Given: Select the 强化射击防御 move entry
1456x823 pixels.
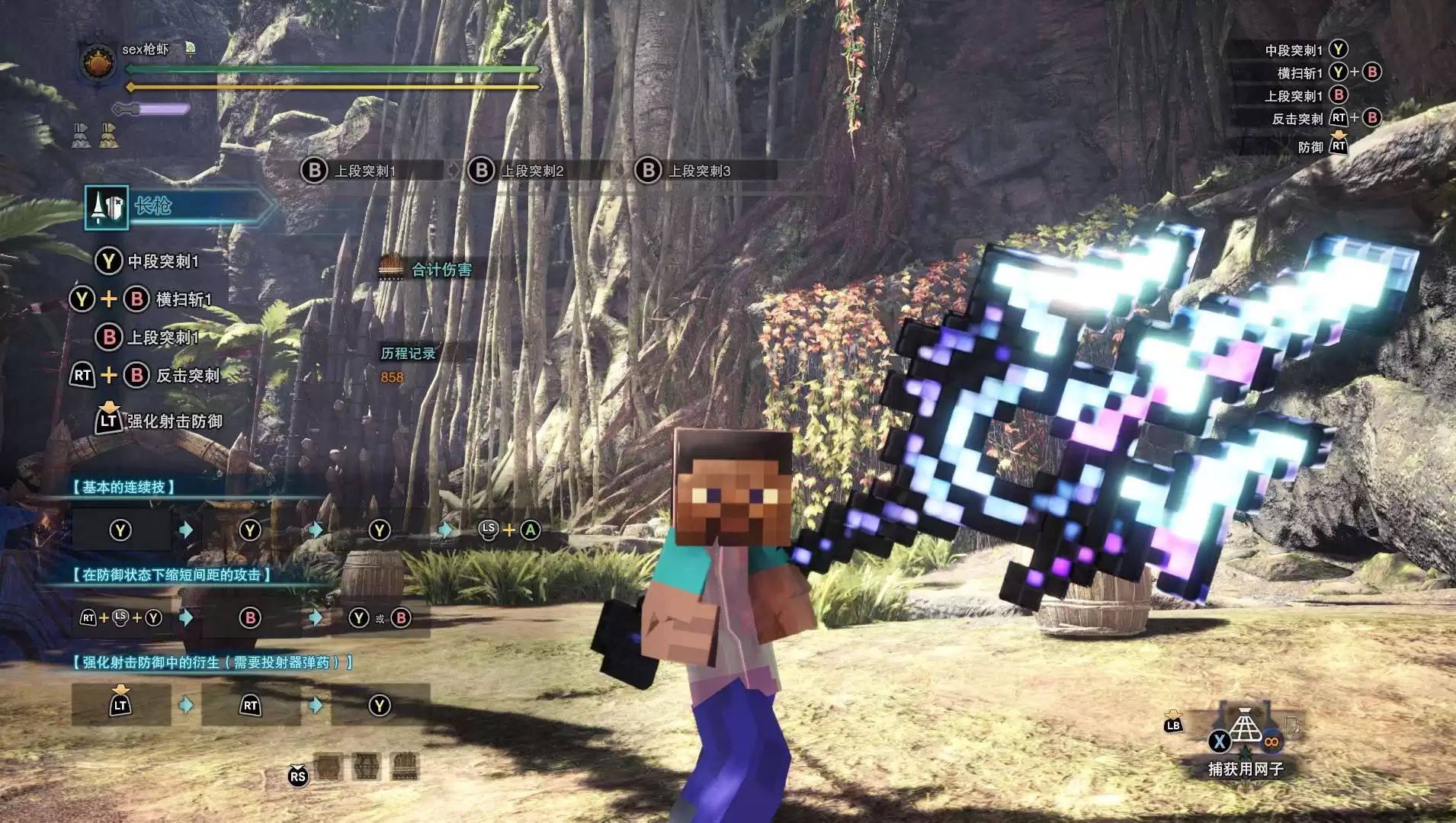Looking at the screenshot, I should (174, 421).
